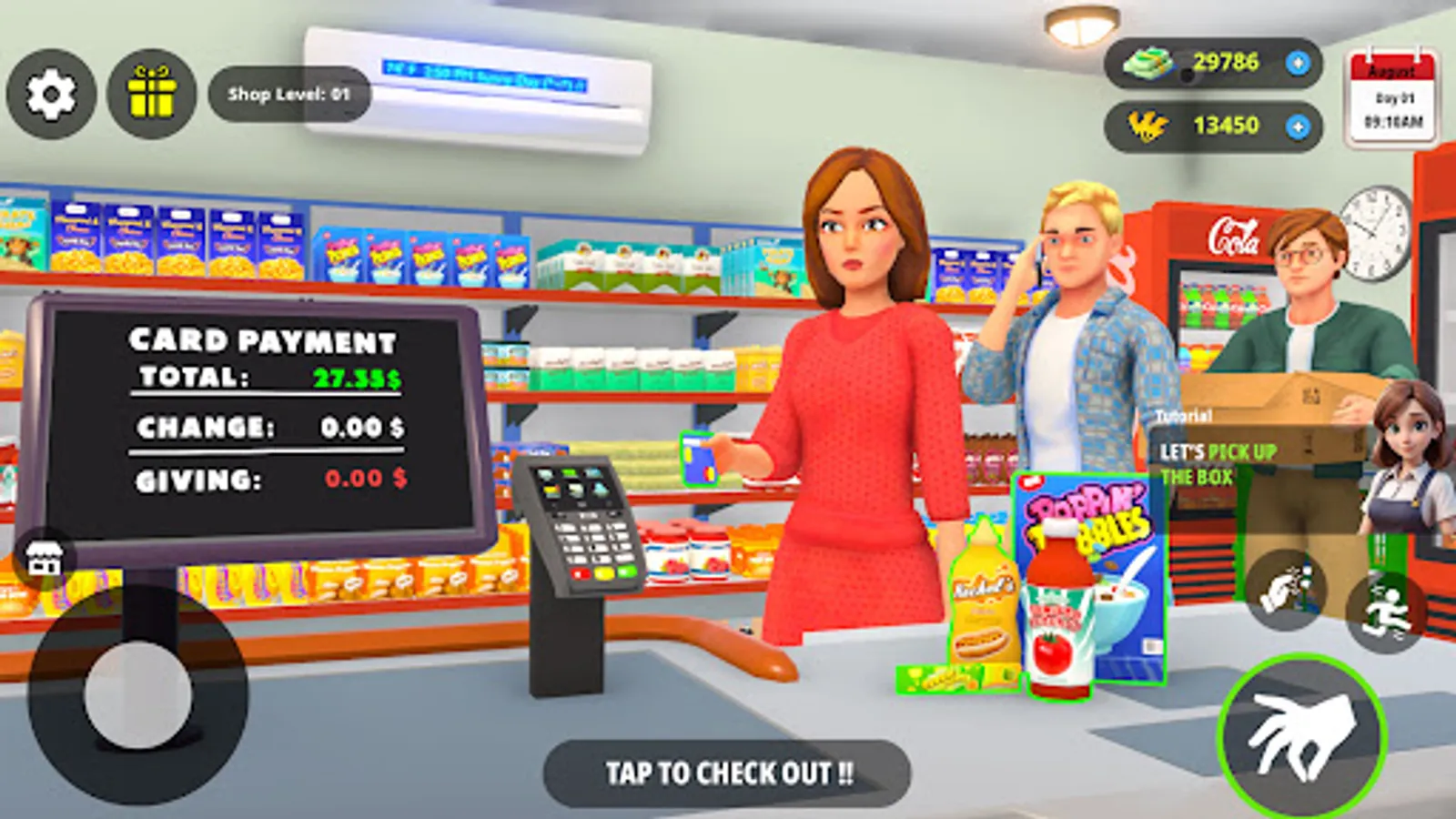Select the Tutorial label
The height and width of the screenshot is (819, 1456).
point(1185,417)
